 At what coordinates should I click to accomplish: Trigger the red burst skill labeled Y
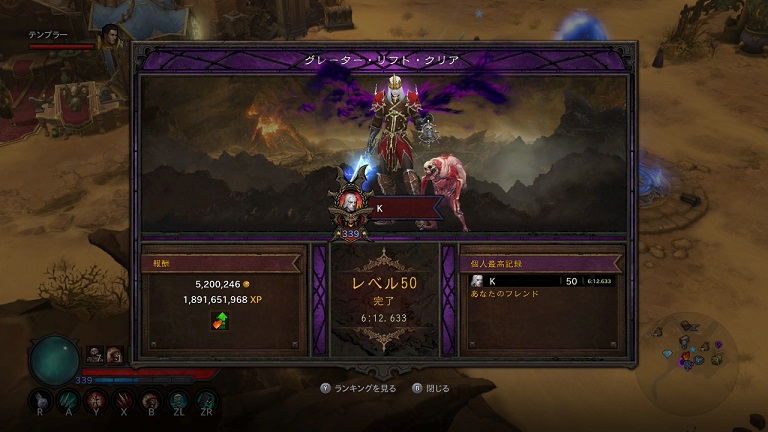click(x=95, y=397)
